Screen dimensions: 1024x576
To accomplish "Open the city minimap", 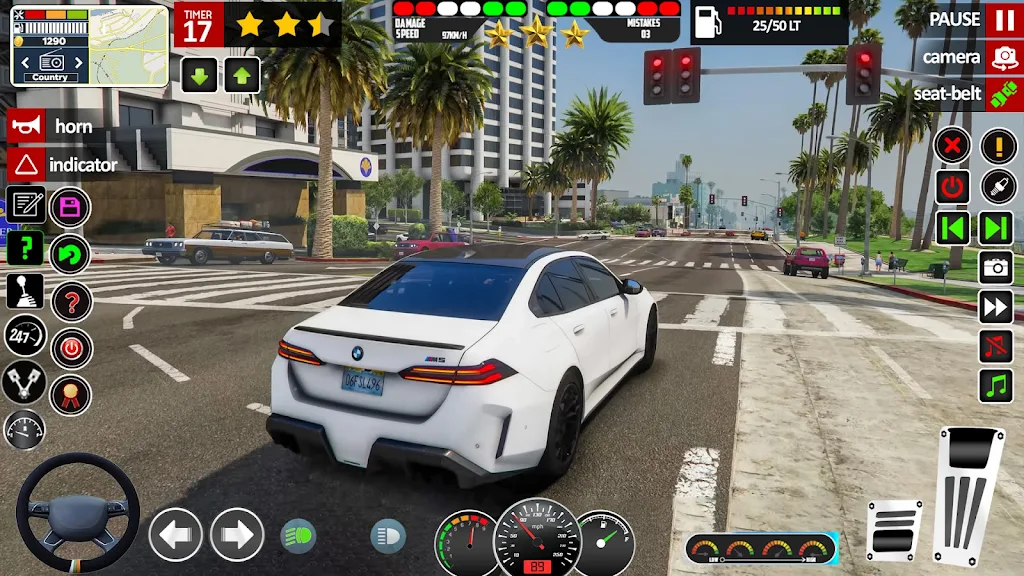I will pyautogui.click(x=128, y=45).
